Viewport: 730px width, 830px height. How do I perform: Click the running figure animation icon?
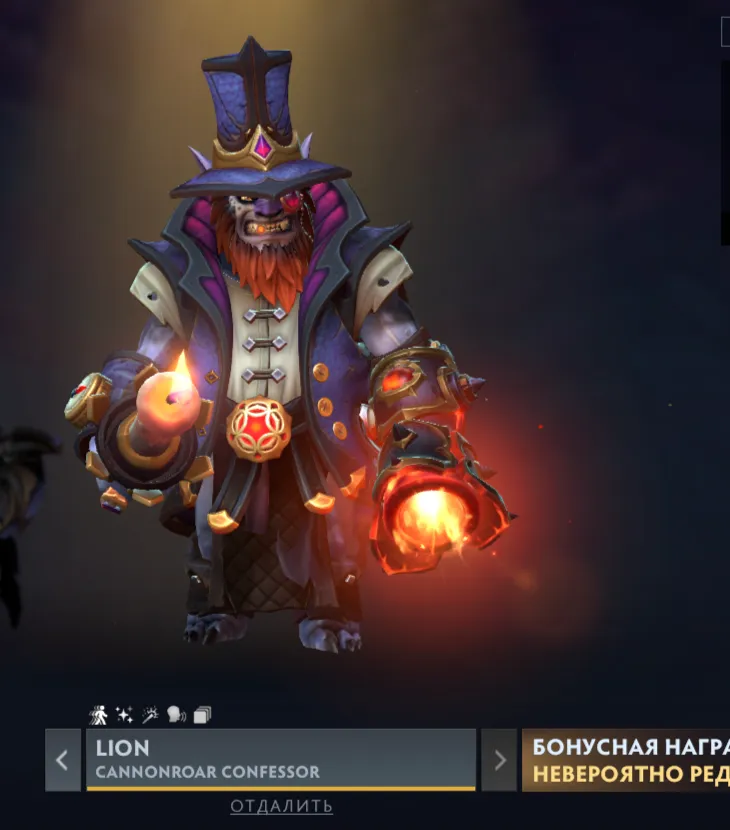click(x=98, y=715)
